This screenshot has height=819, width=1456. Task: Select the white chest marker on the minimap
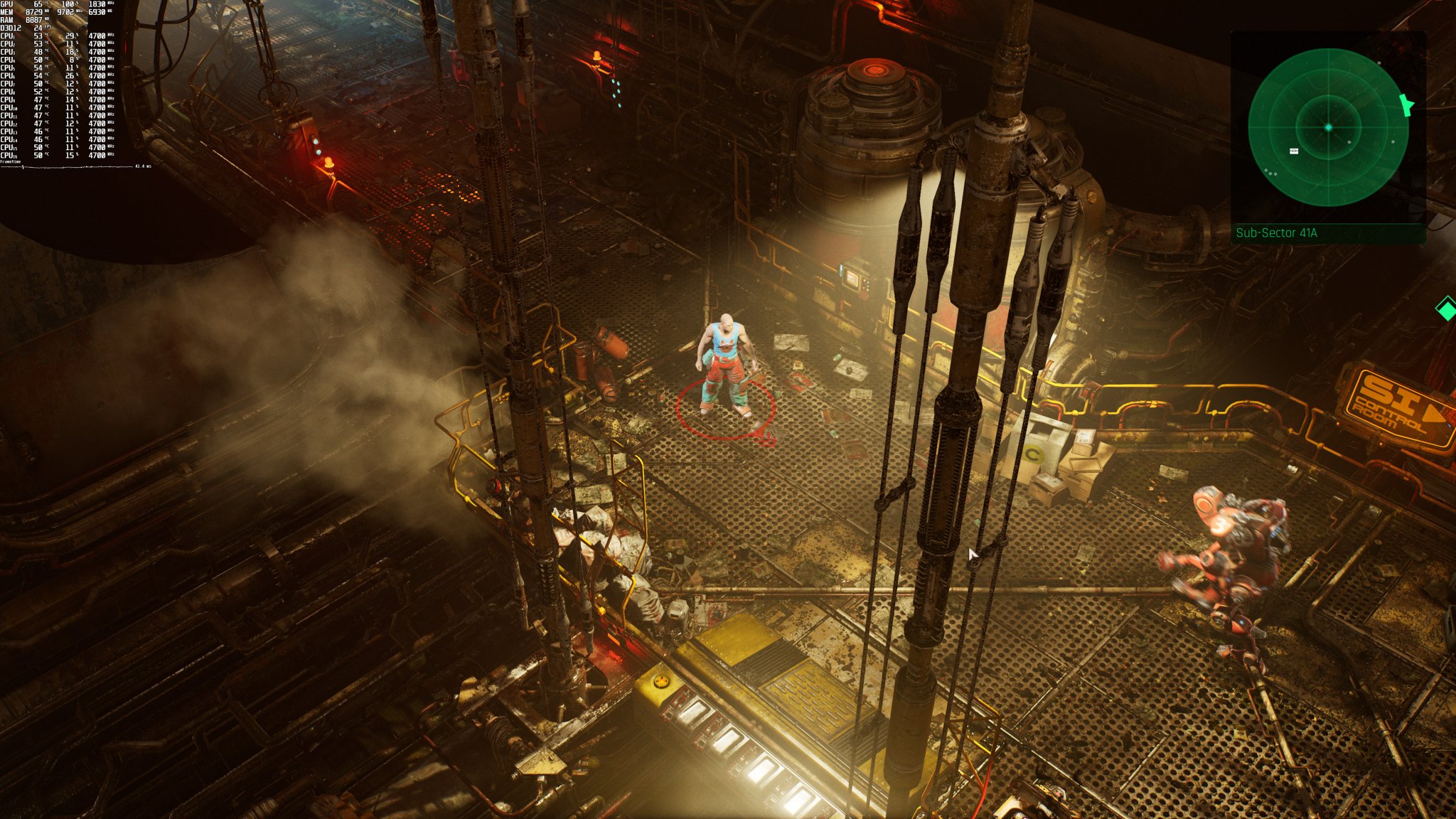(x=1294, y=151)
